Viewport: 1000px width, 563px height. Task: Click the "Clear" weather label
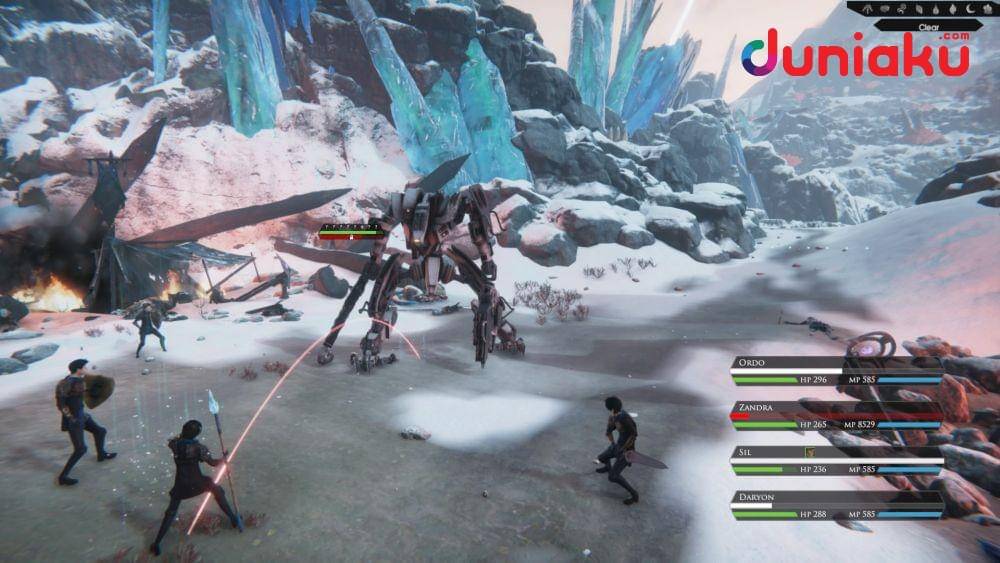[x=929, y=27]
